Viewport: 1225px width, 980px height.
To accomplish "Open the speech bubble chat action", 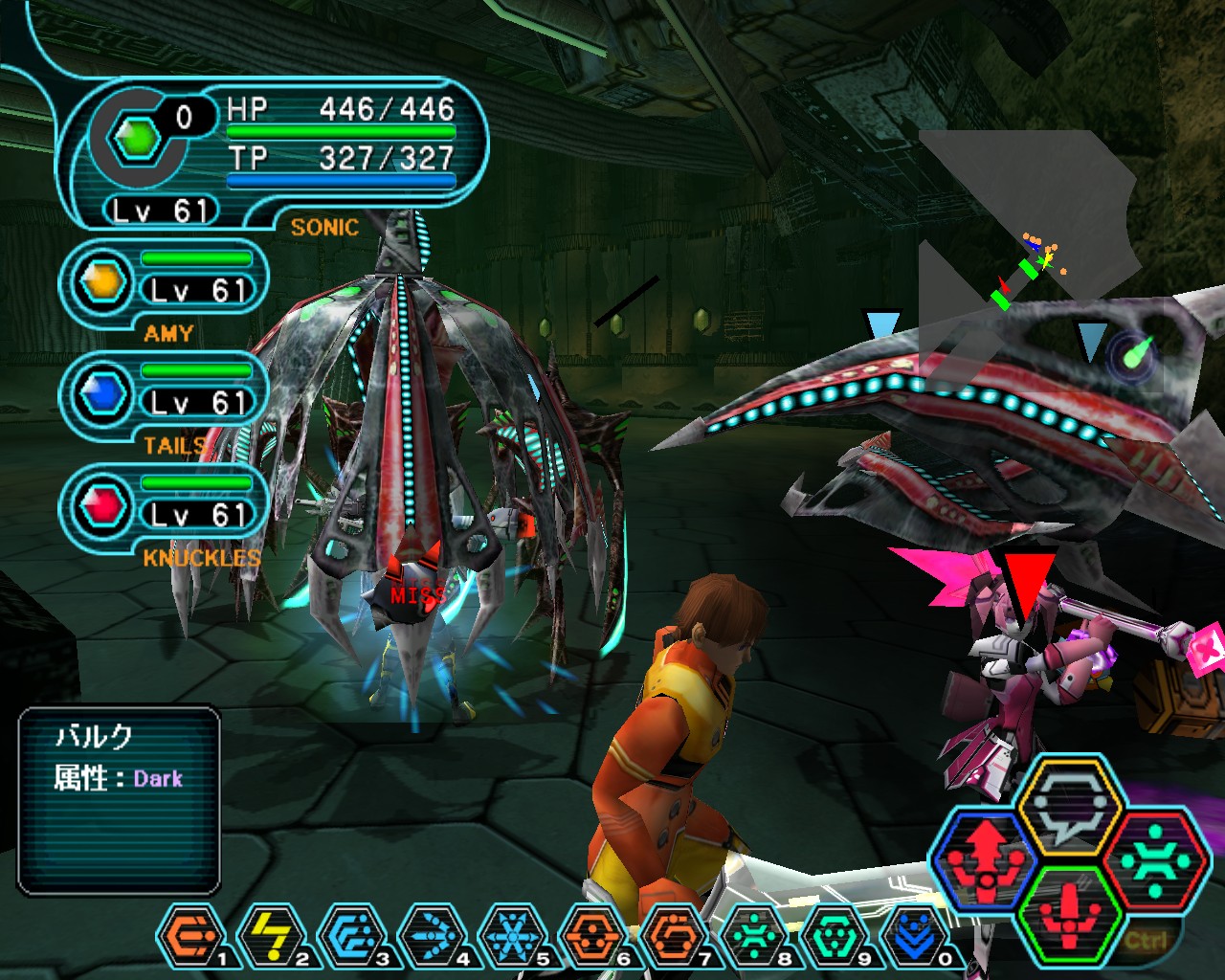I will tap(1068, 806).
